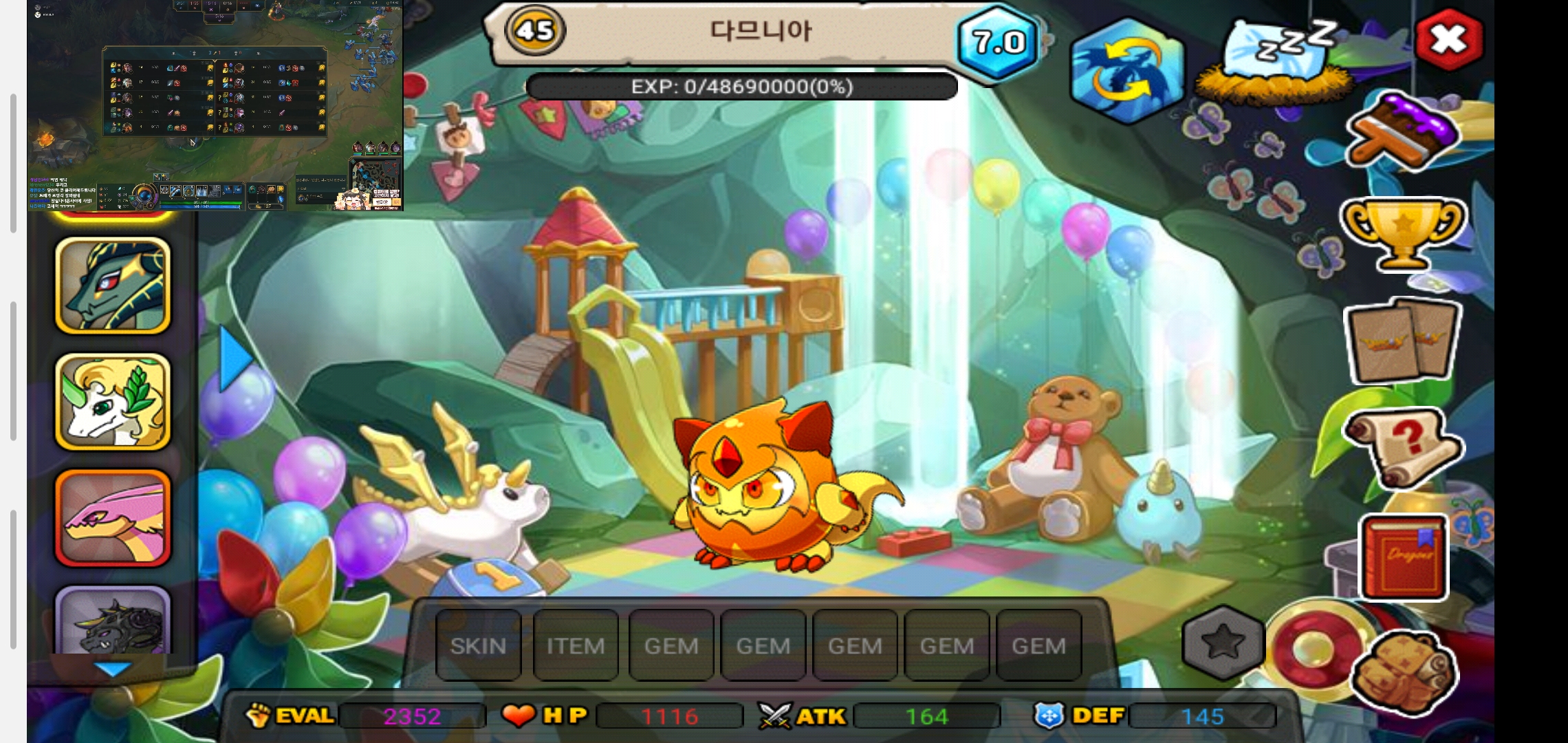Pick the pink dragon portrait
Viewport: 1568px width, 743px height.
pyautogui.click(x=113, y=518)
